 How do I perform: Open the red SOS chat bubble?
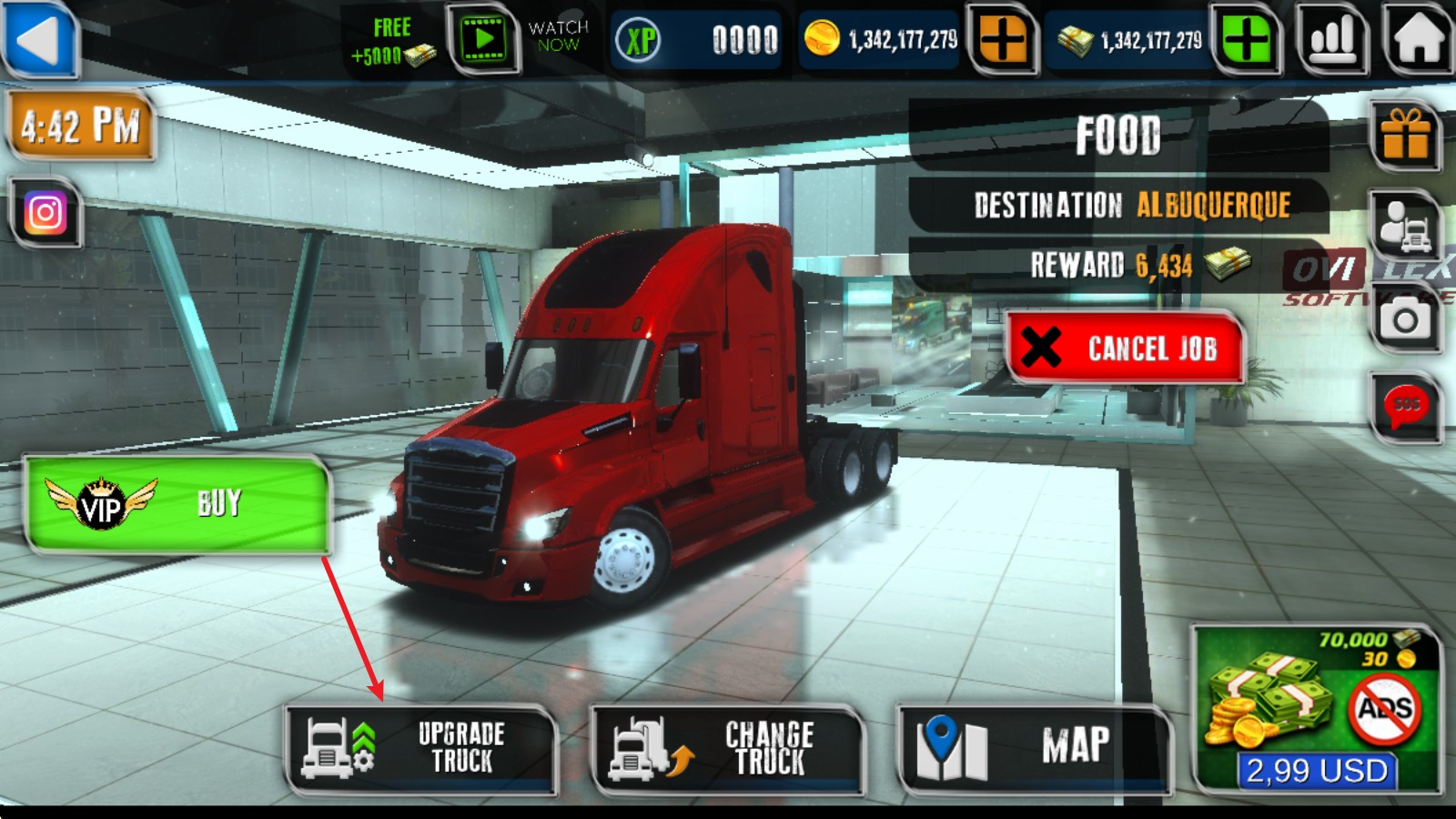coord(1406,406)
